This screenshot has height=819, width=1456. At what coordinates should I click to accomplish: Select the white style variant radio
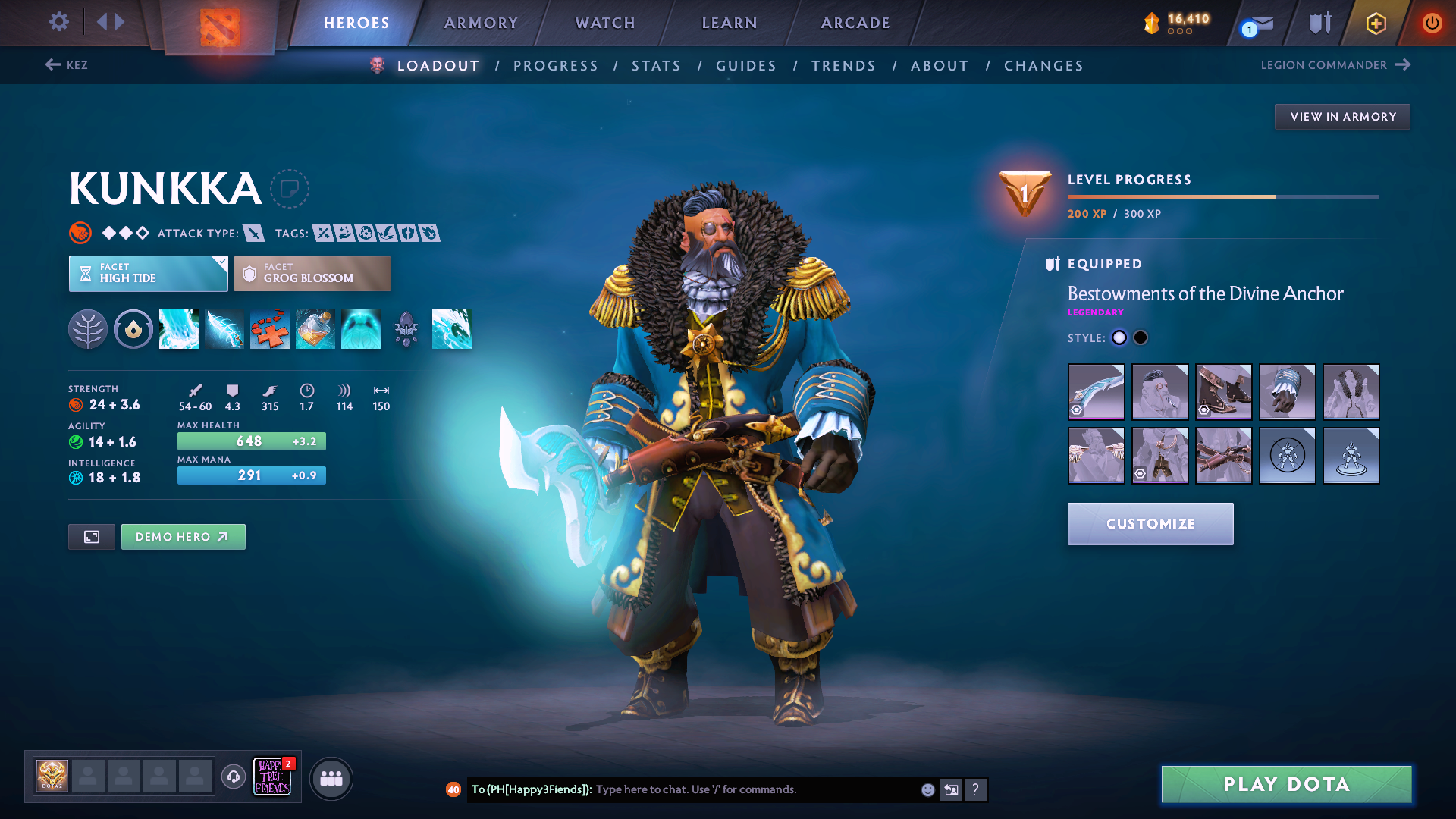point(1119,337)
